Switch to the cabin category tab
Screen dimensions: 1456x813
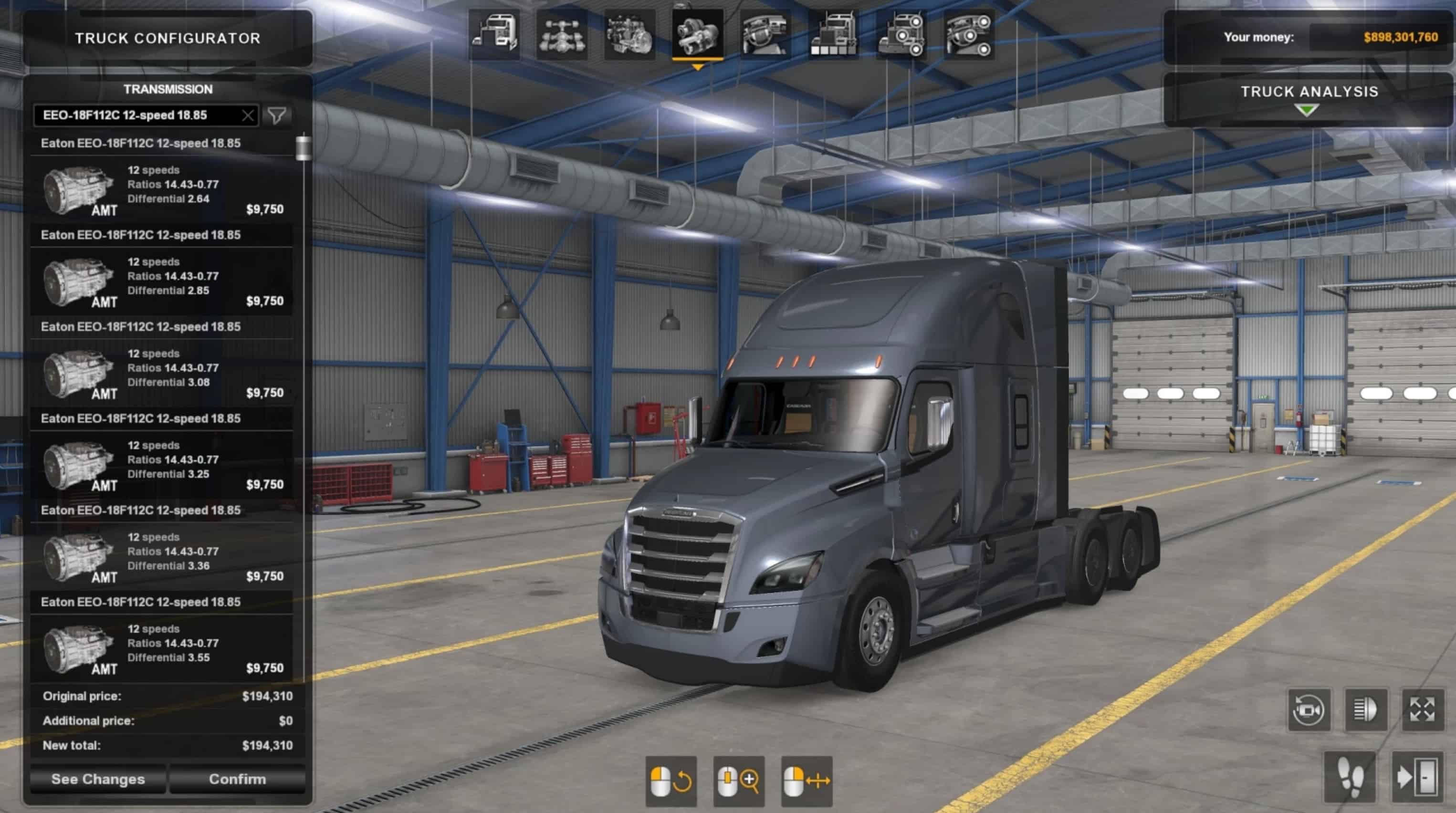tap(494, 36)
